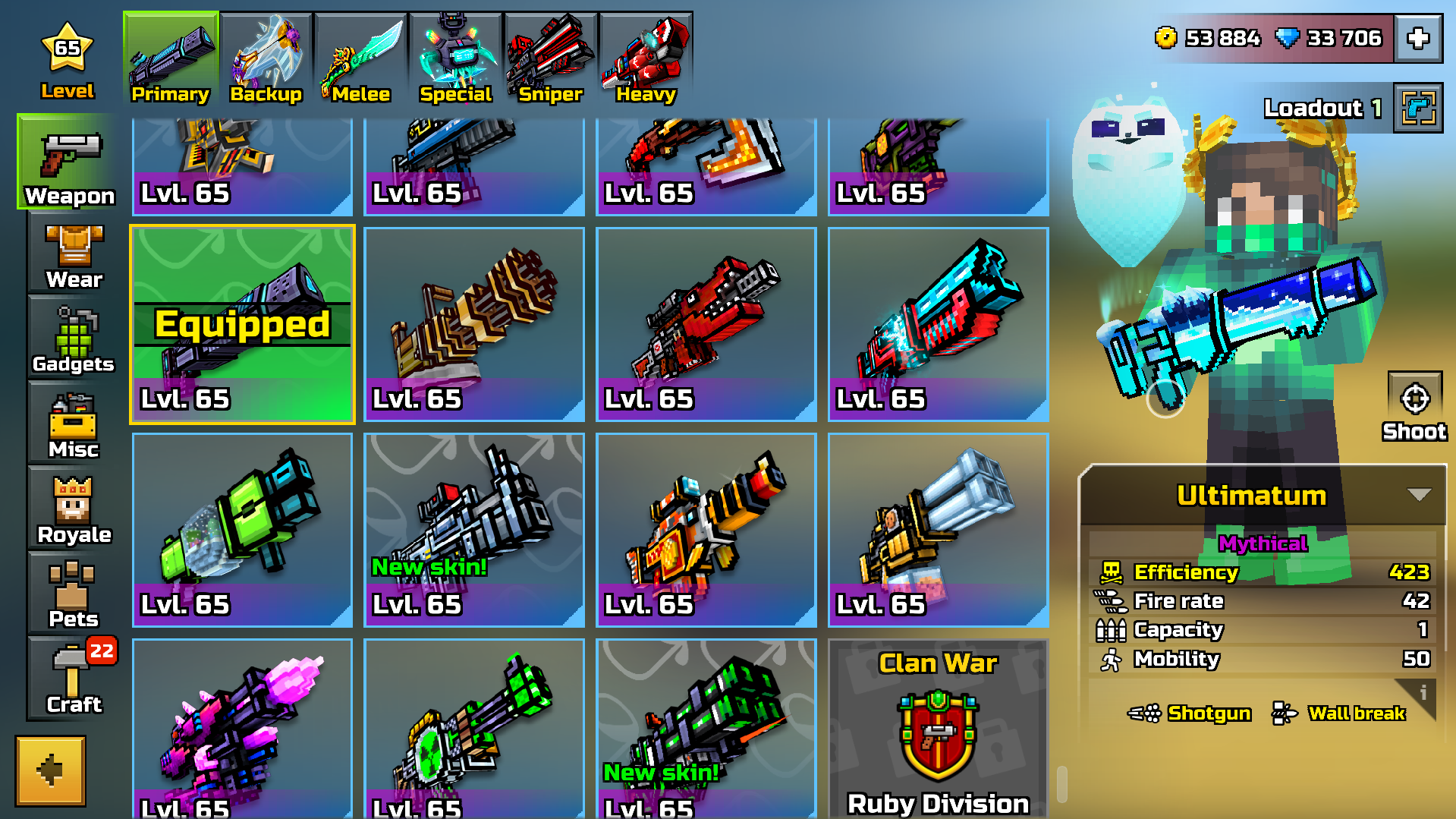Open the Heavy weapons tab
This screenshot has width=1456, height=819.
click(646, 57)
